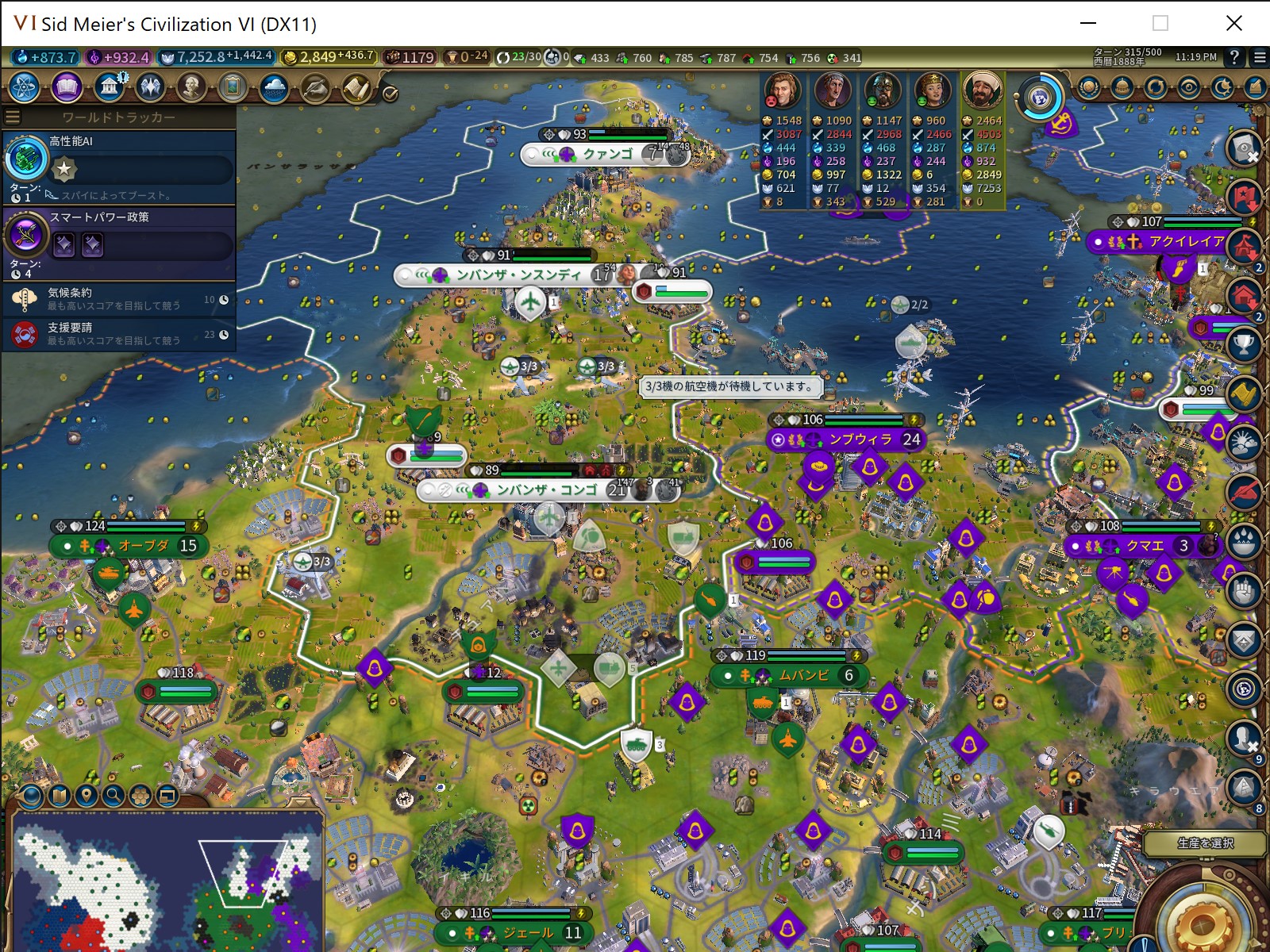Select the ンバンザ・コンゴ city banner

point(547,490)
